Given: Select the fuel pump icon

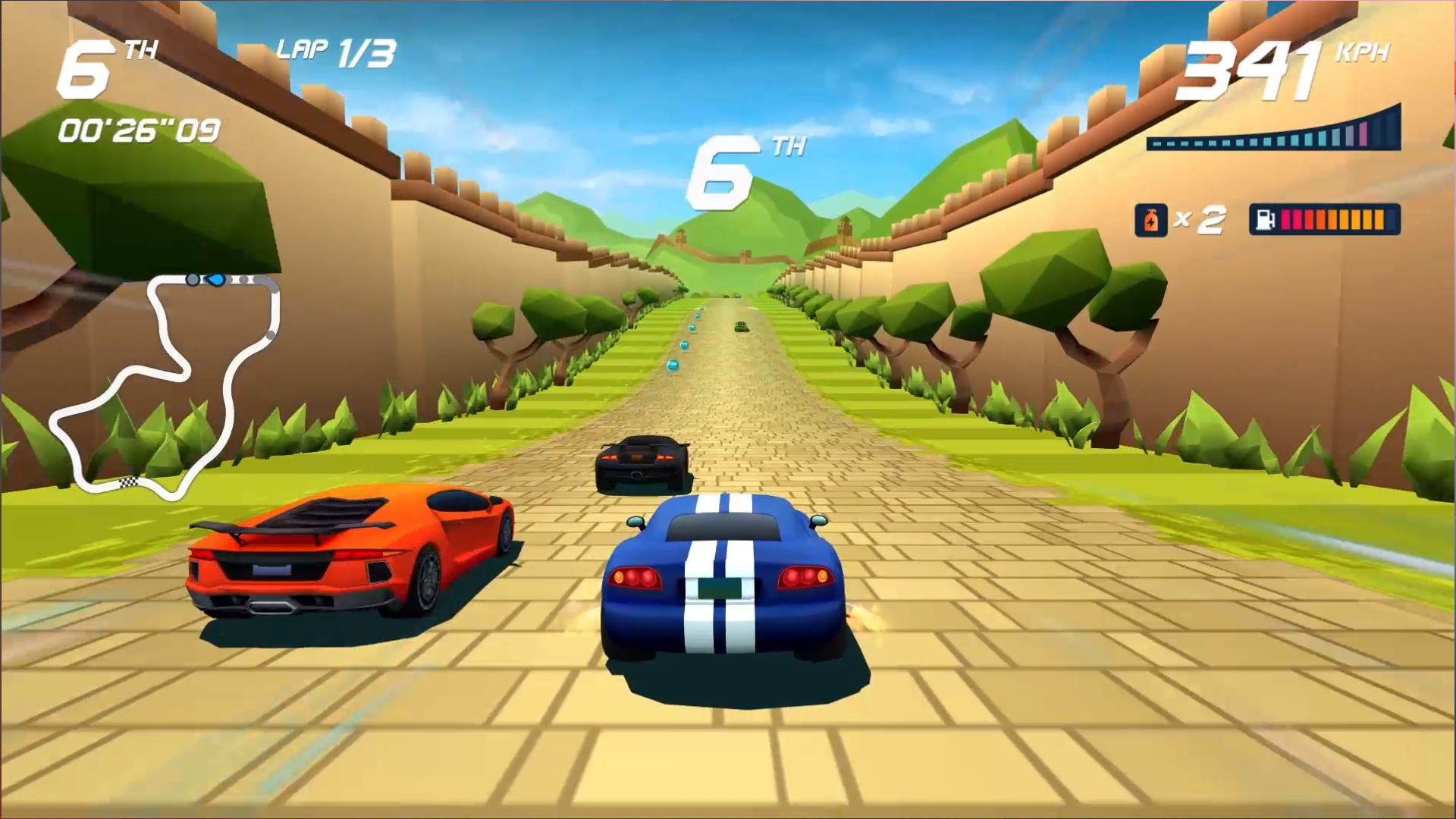Looking at the screenshot, I should tap(1265, 220).
